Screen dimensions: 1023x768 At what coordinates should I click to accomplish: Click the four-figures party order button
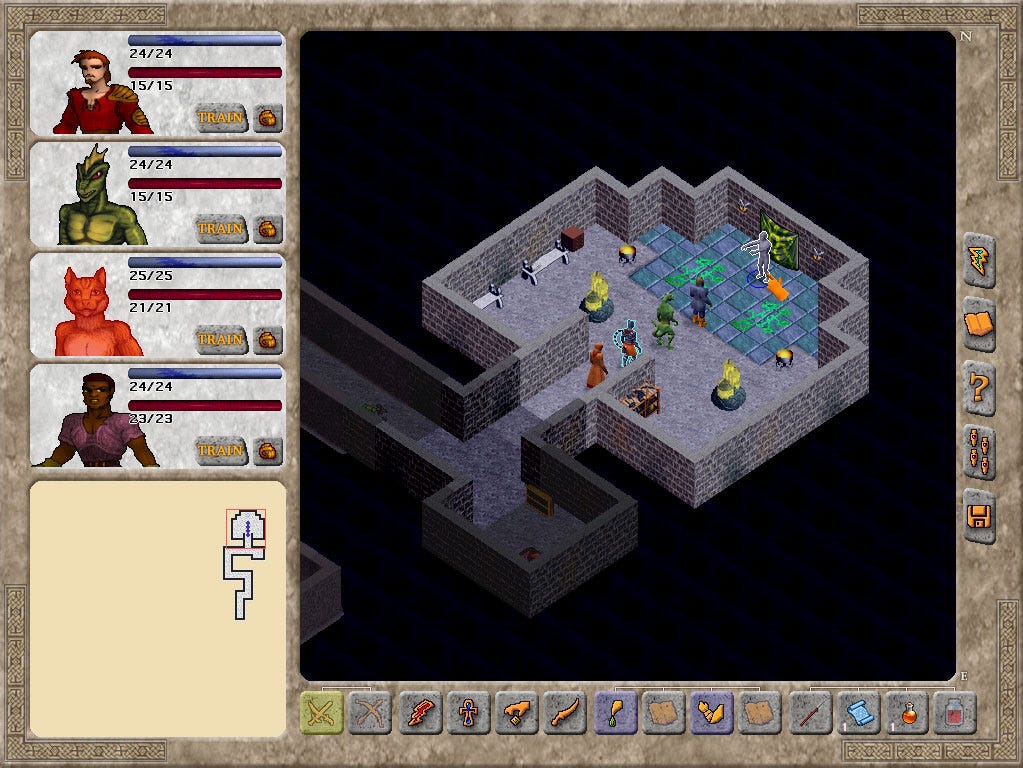(x=980, y=451)
